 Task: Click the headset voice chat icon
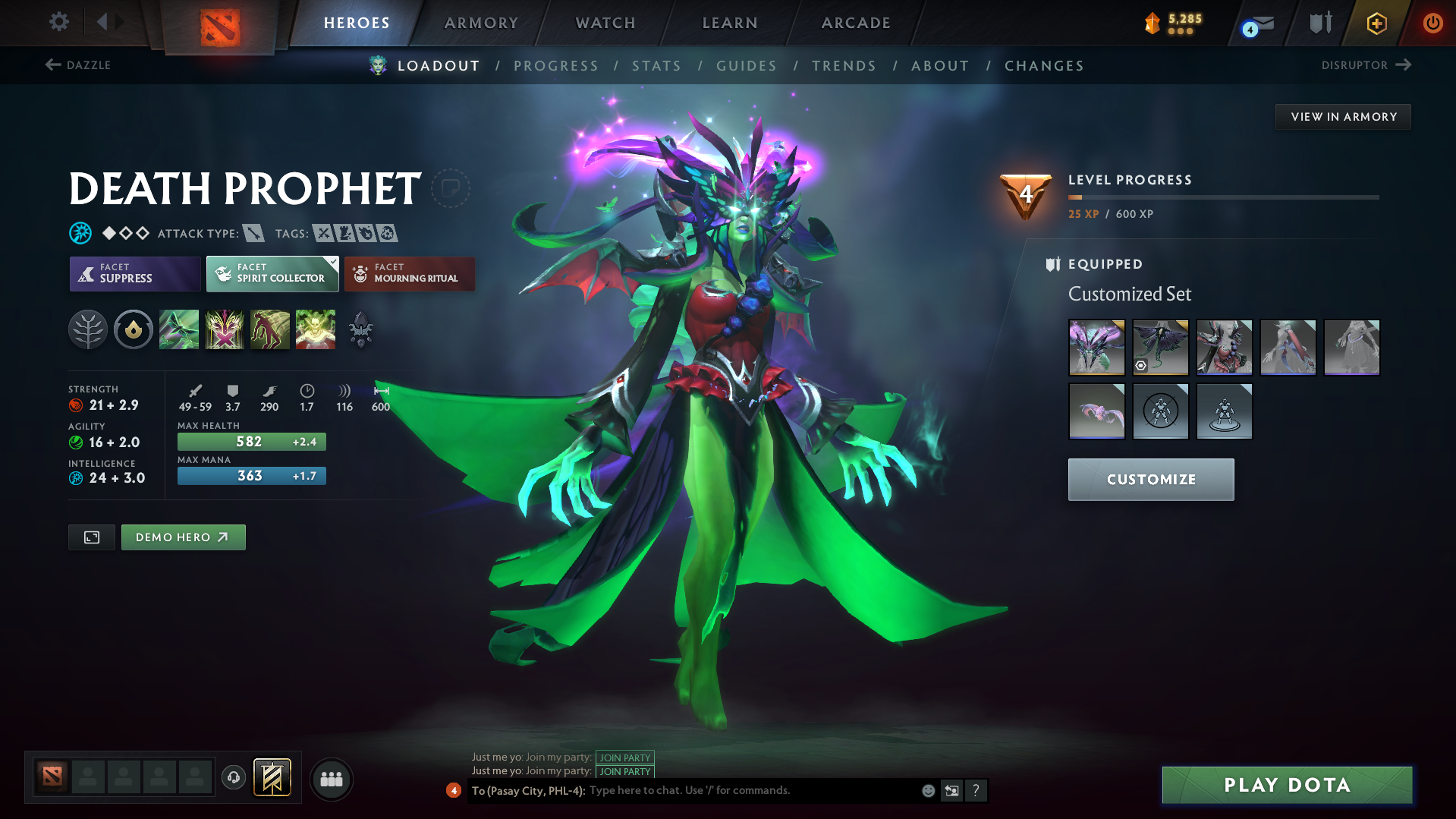coord(233,779)
